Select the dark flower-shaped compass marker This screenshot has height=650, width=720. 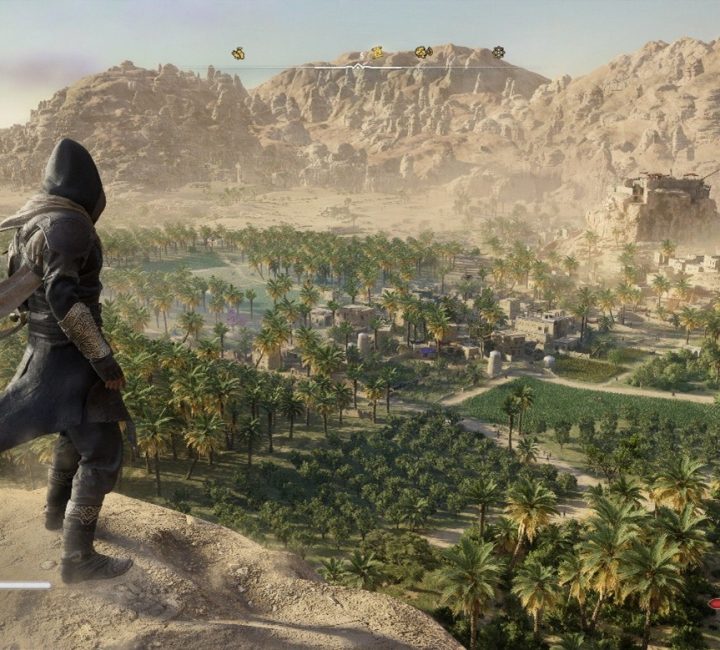[498, 52]
